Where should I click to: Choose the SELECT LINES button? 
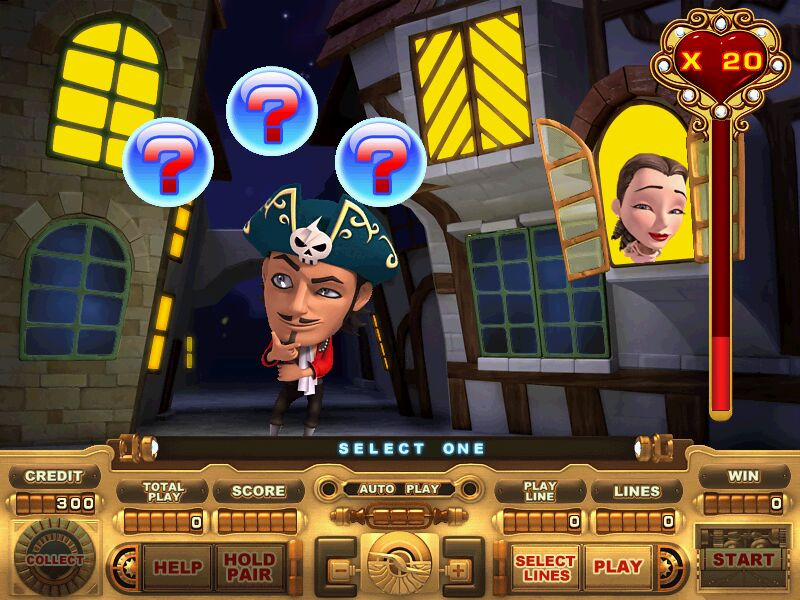click(545, 567)
